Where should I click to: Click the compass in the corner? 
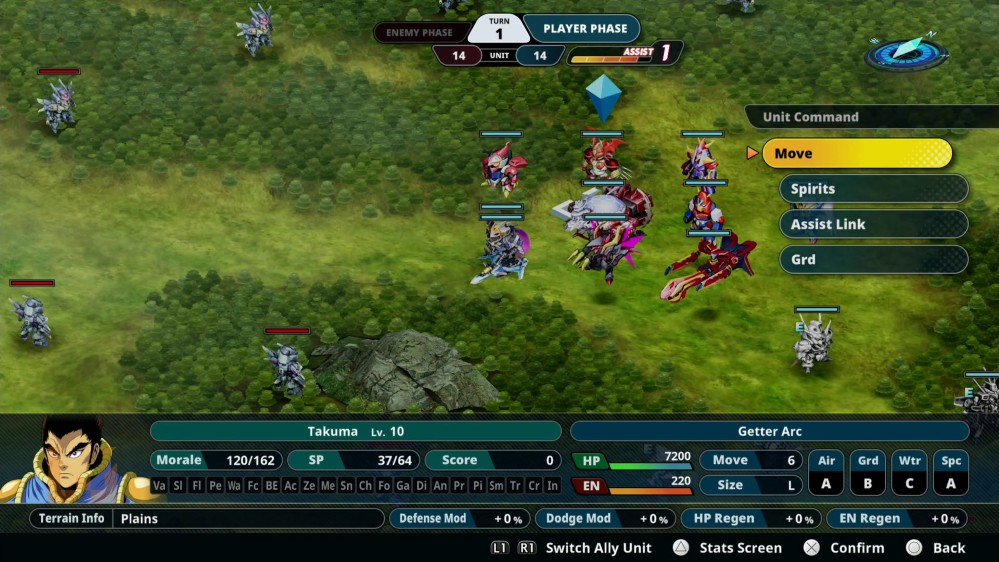[906, 52]
